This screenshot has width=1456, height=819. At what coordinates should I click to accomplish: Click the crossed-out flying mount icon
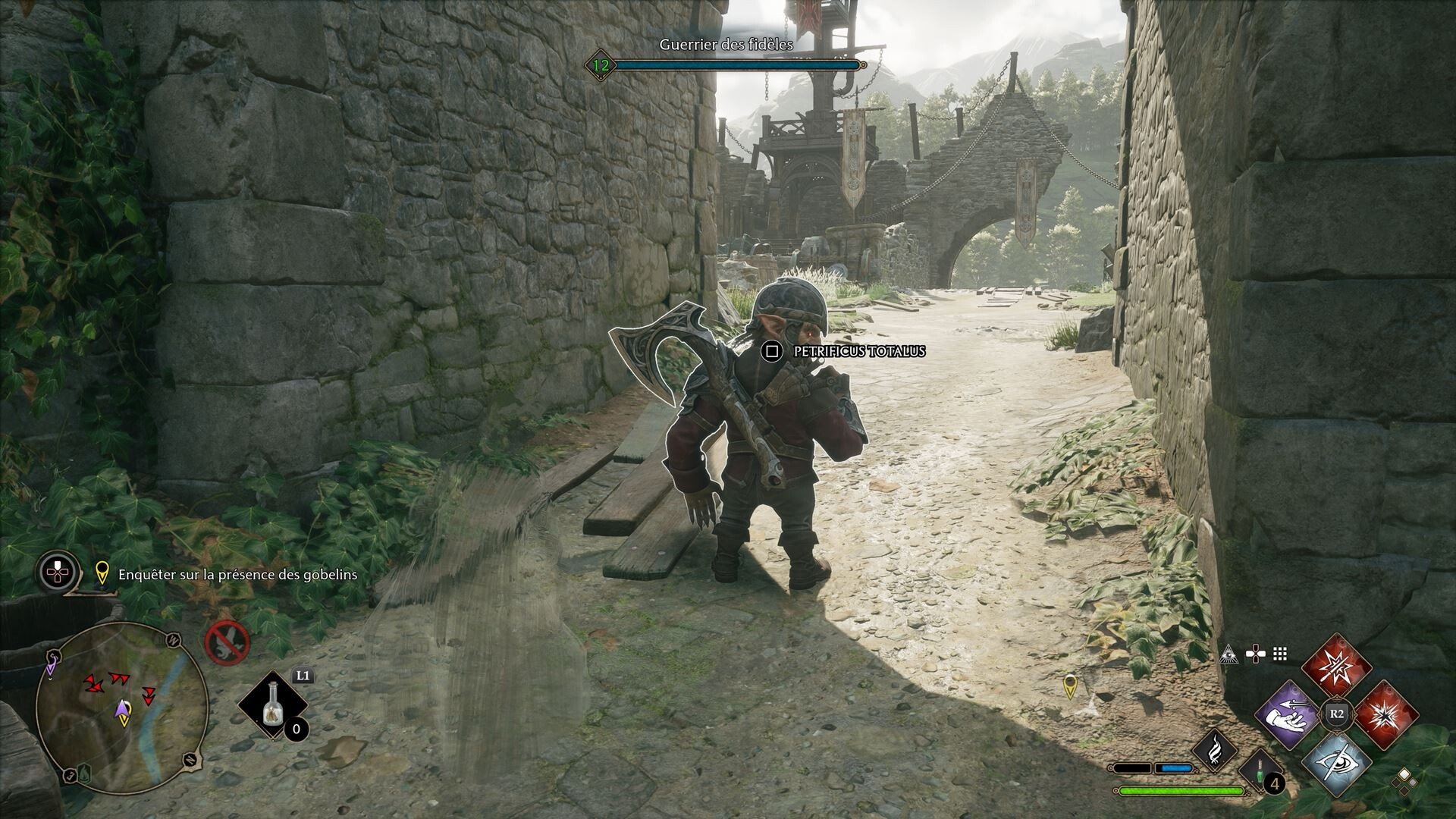[x=227, y=642]
